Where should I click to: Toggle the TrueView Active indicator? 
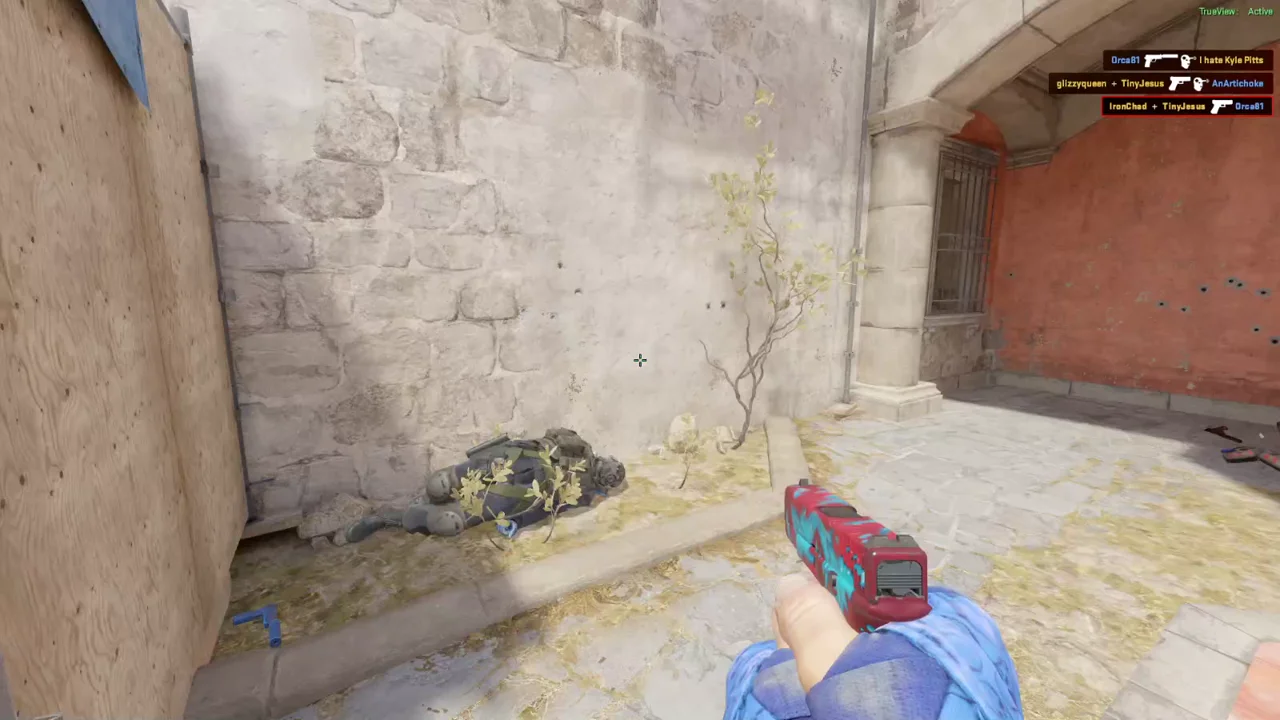[x=1237, y=11]
